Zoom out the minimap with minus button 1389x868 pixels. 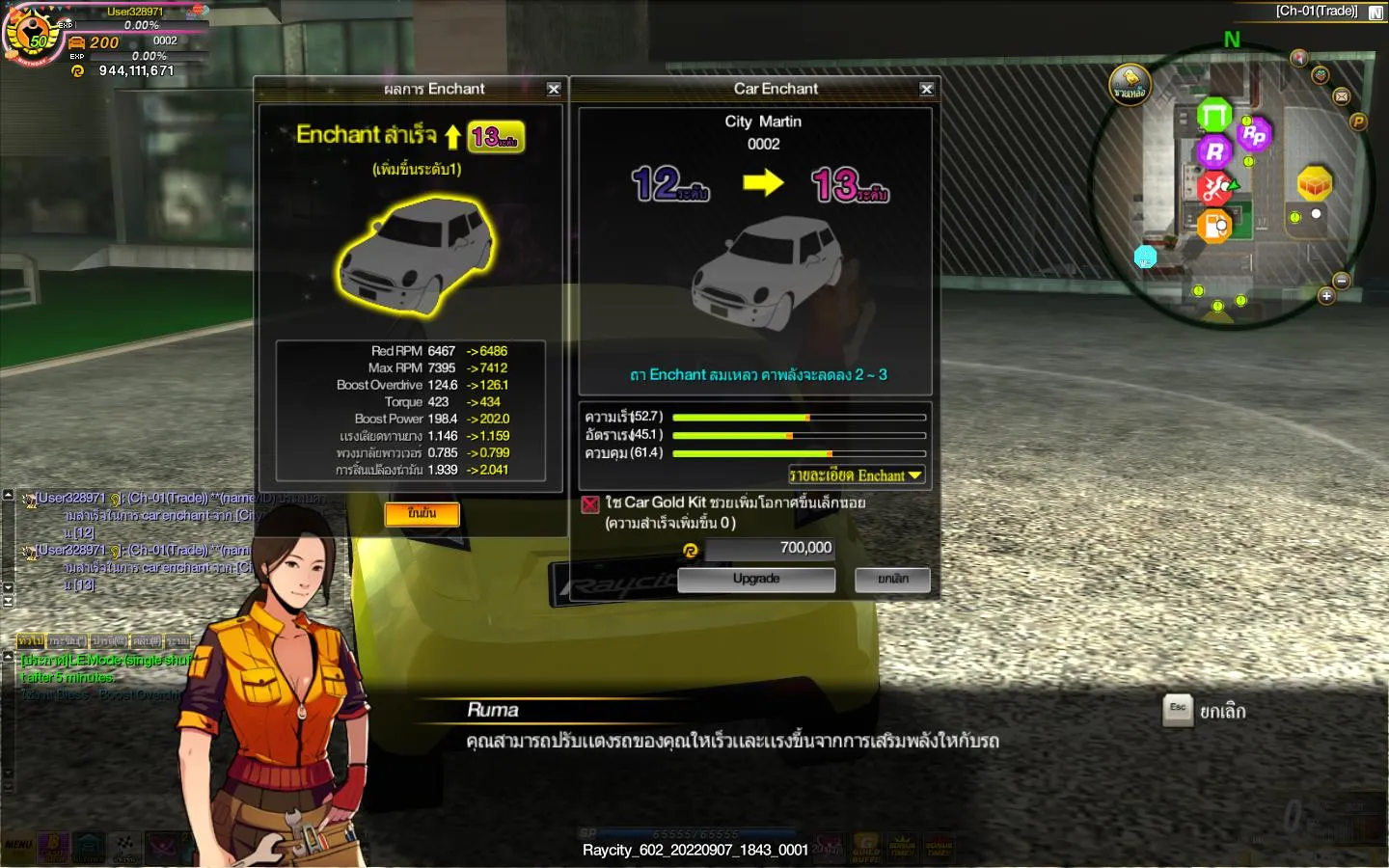coord(1341,280)
